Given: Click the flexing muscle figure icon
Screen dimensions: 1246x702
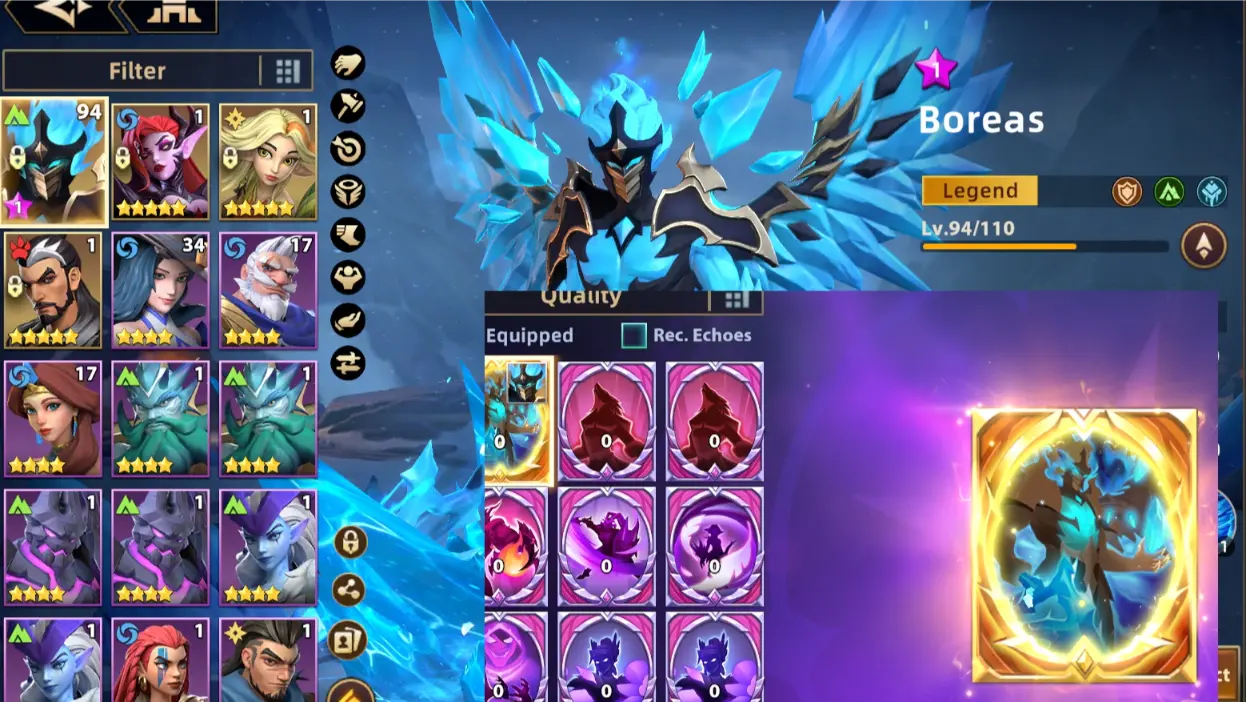Looking at the screenshot, I should click(348, 277).
